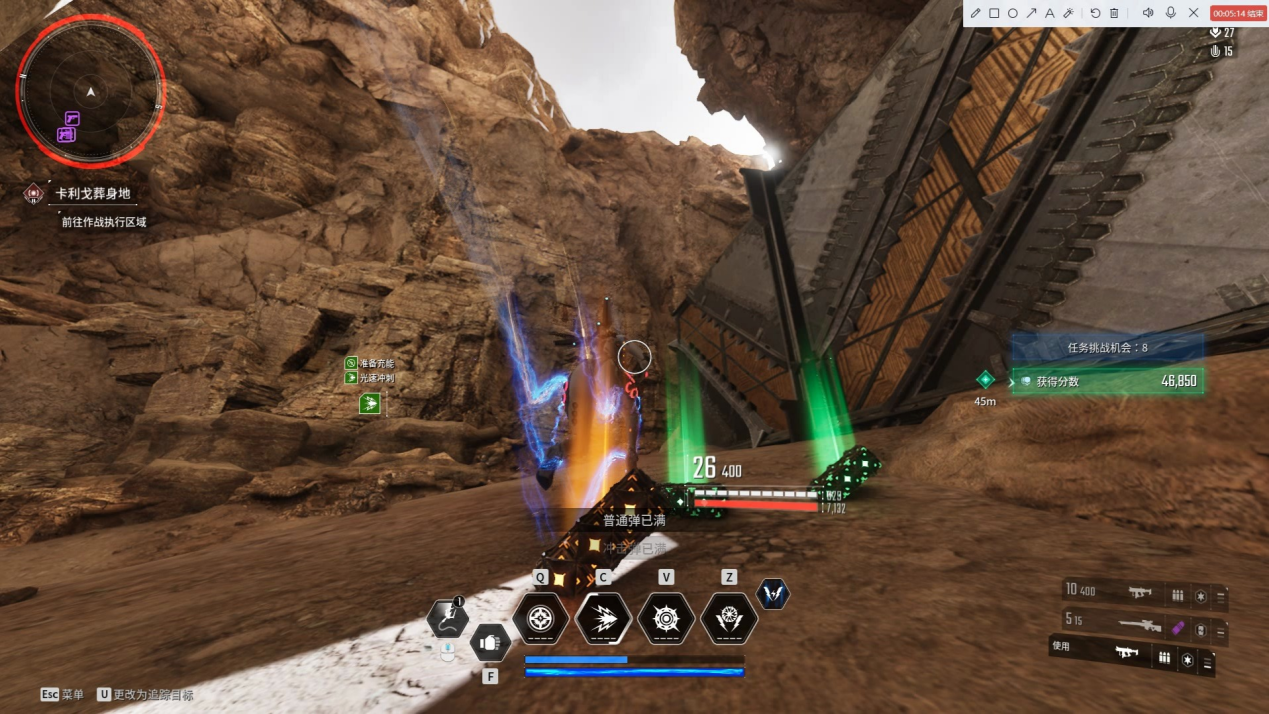Select the green diamond waypoint marker
The height and width of the screenshot is (714, 1269).
point(985,379)
